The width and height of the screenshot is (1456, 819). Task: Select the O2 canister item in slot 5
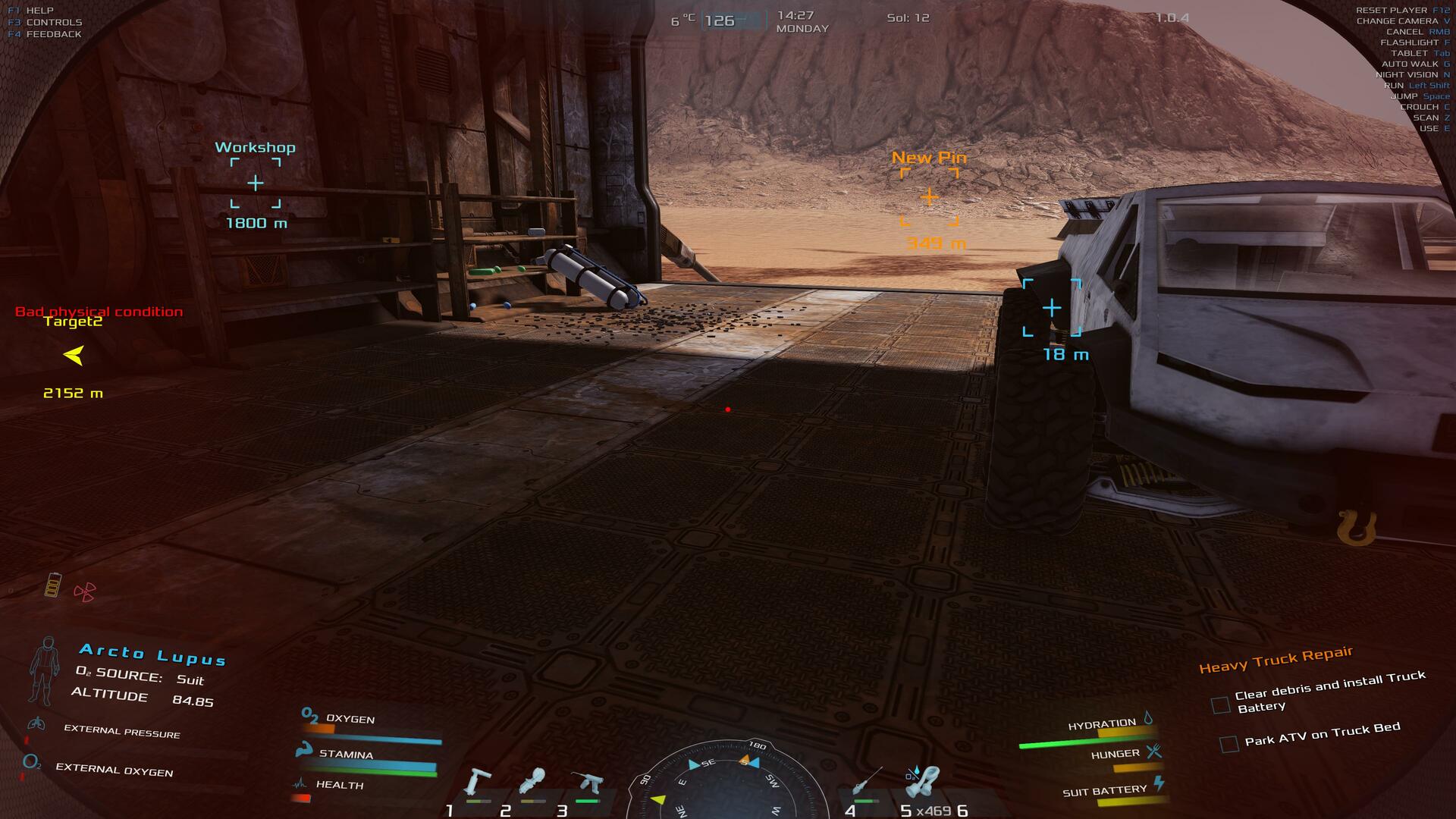922,782
